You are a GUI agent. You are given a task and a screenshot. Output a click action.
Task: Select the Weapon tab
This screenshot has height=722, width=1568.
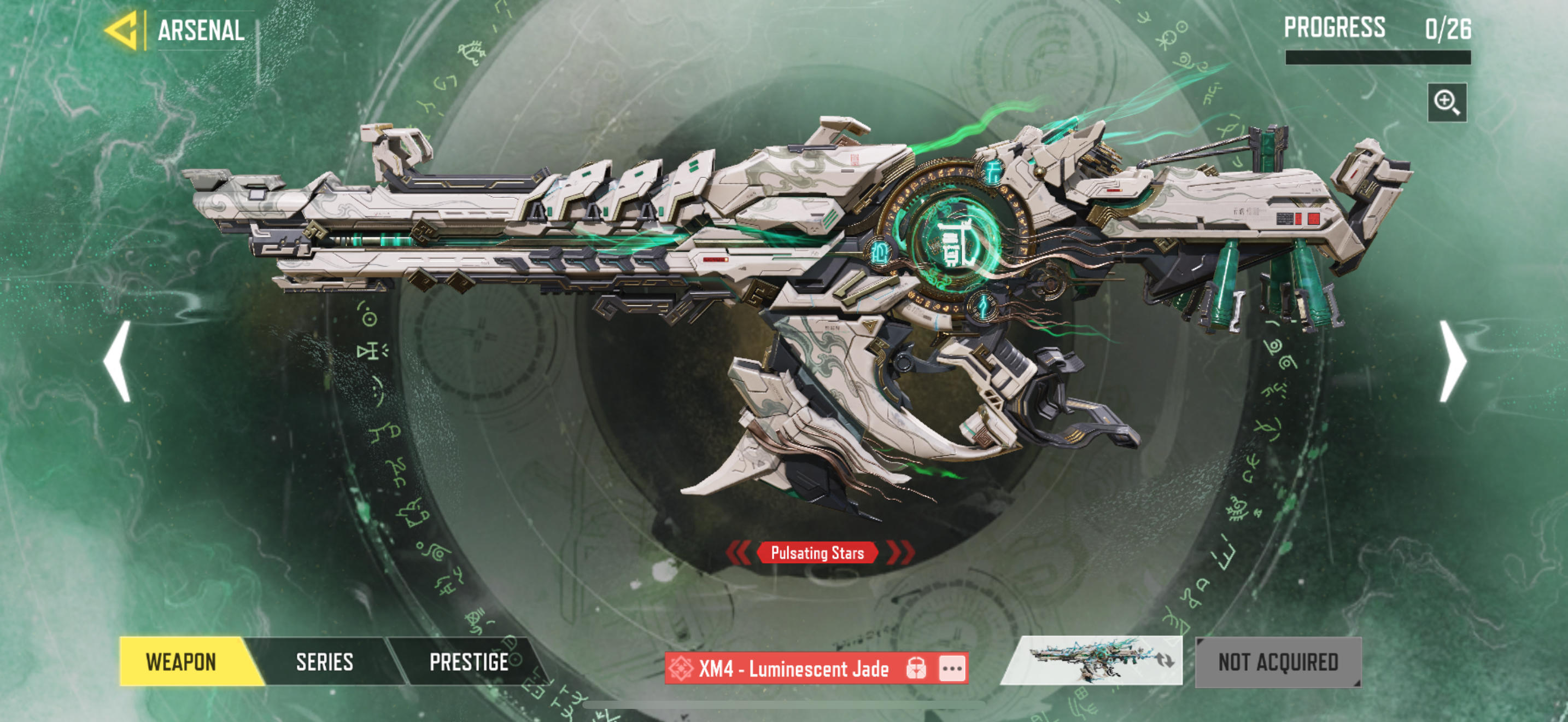pyautogui.click(x=181, y=662)
